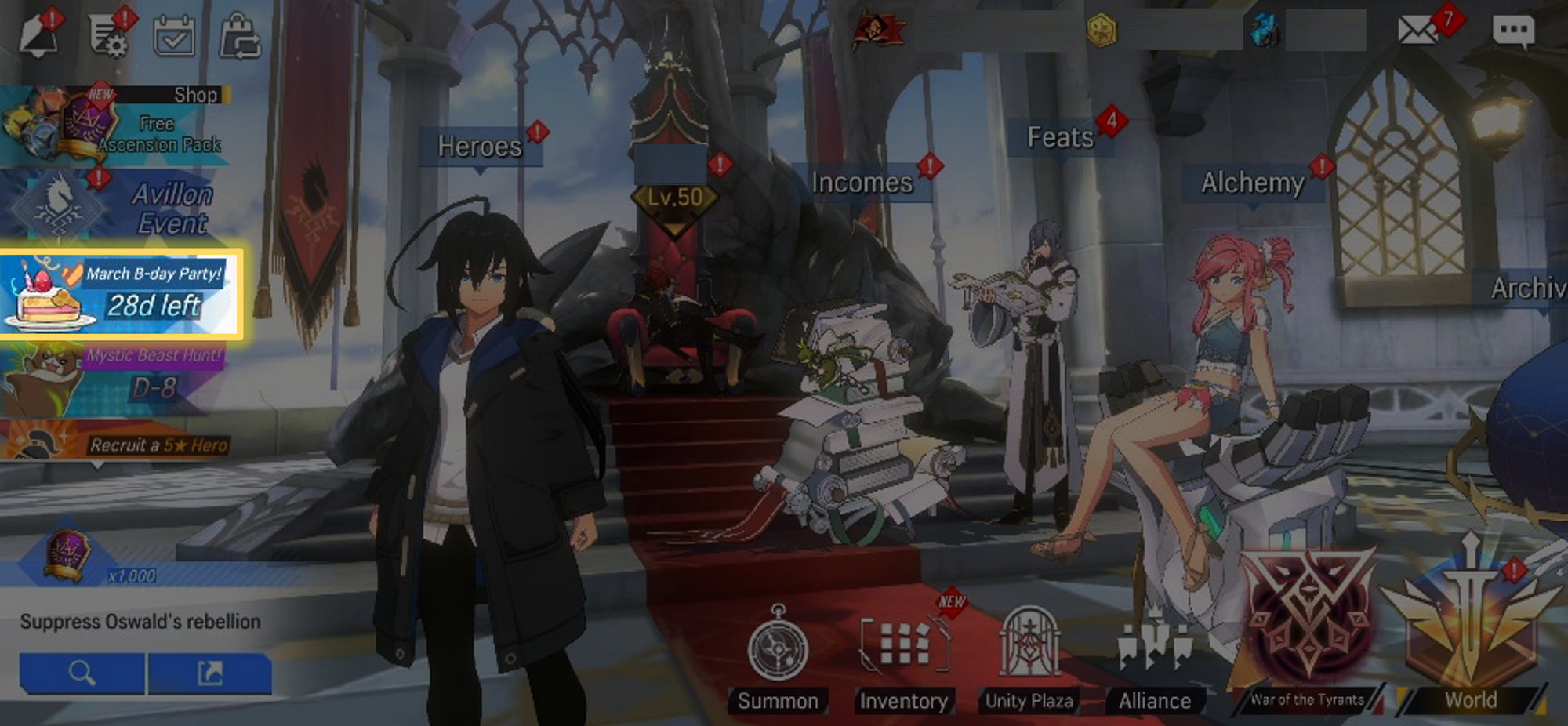Open the chat speech bubble icon
This screenshot has width=1568, height=726.
1513,32
